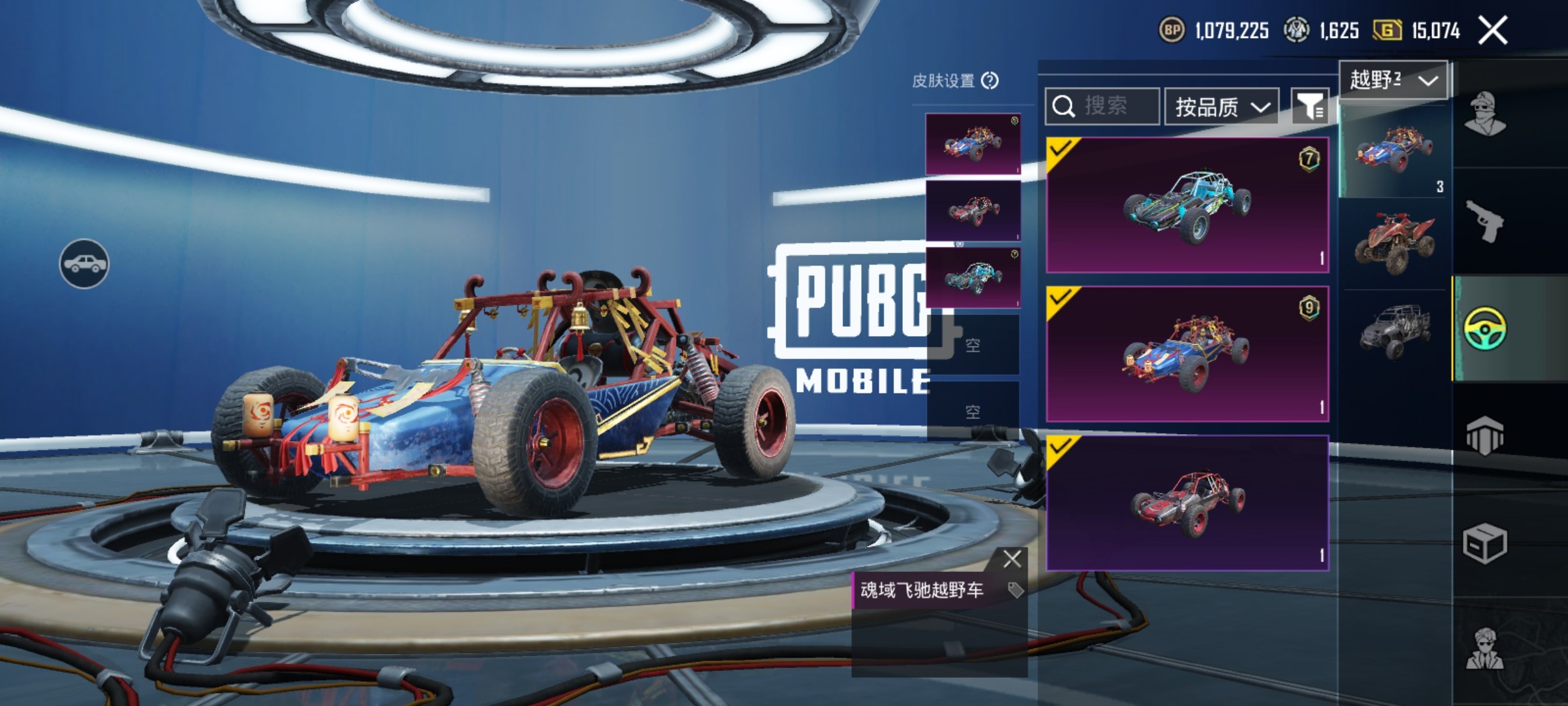
Task: Open the 越野车 vehicle type dropdown
Action: (x=1394, y=80)
